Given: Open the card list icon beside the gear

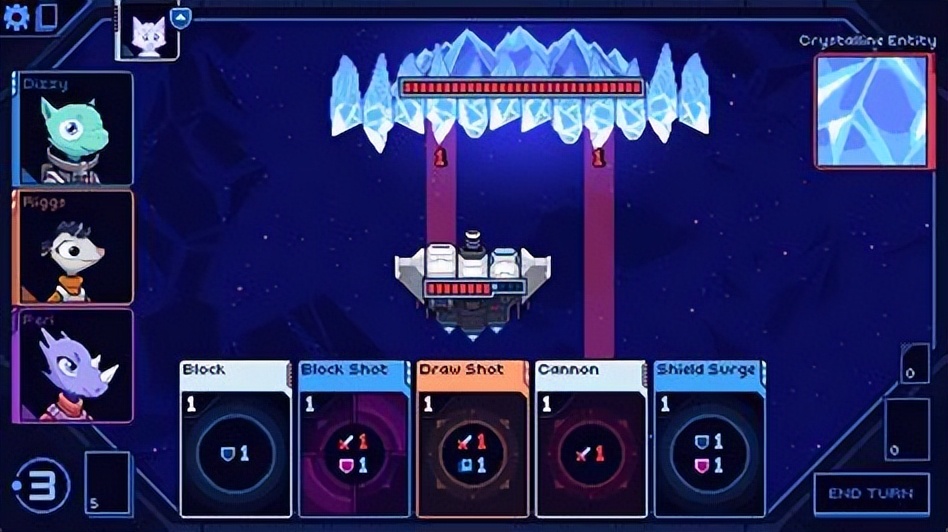Looking at the screenshot, I should [x=46, y=18].
